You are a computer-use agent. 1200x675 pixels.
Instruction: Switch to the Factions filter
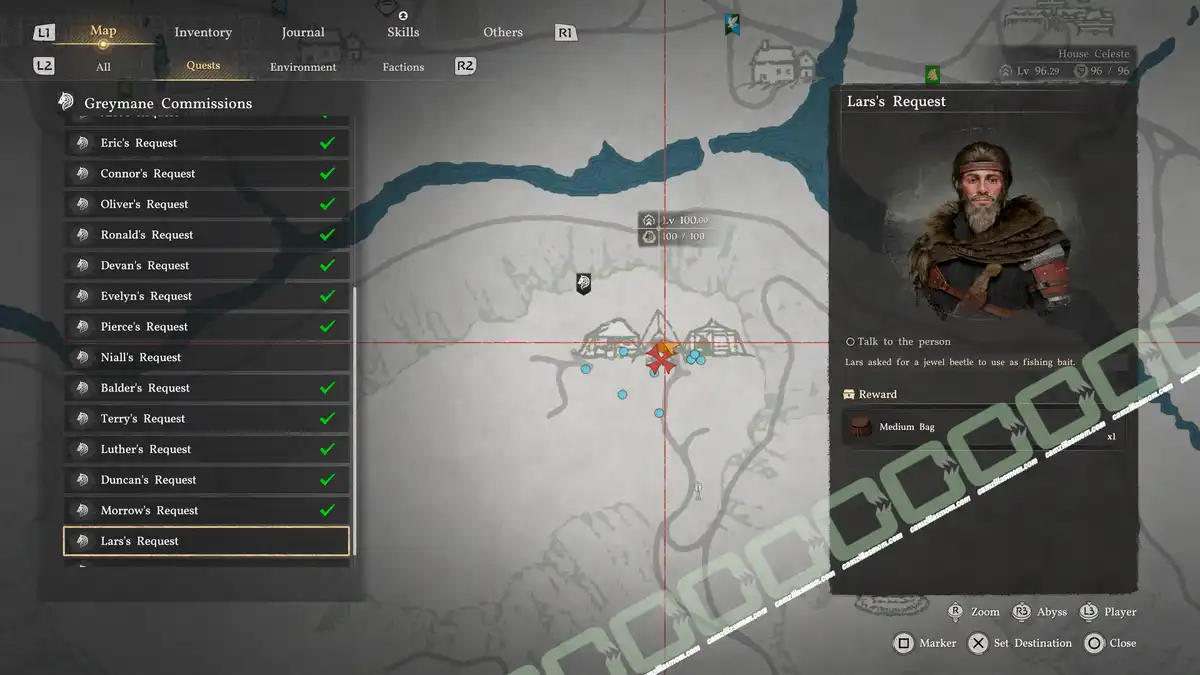pos(403,67)
